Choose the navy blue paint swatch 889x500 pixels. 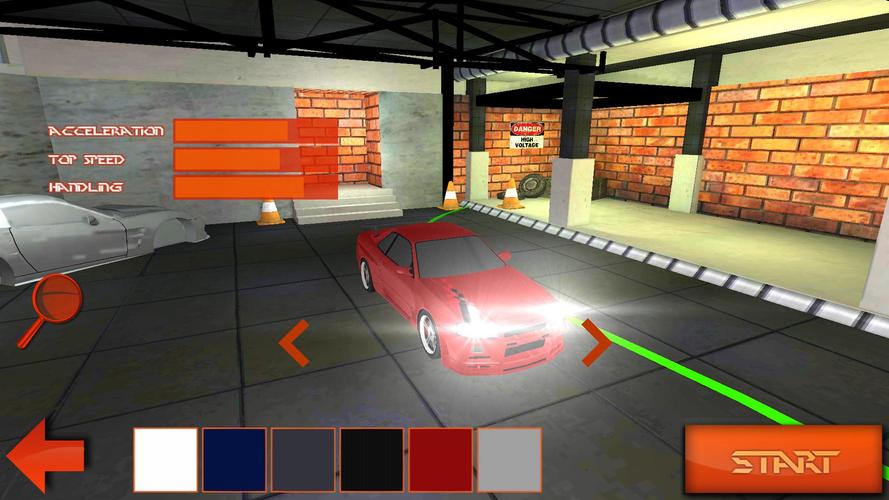[234, 460]
